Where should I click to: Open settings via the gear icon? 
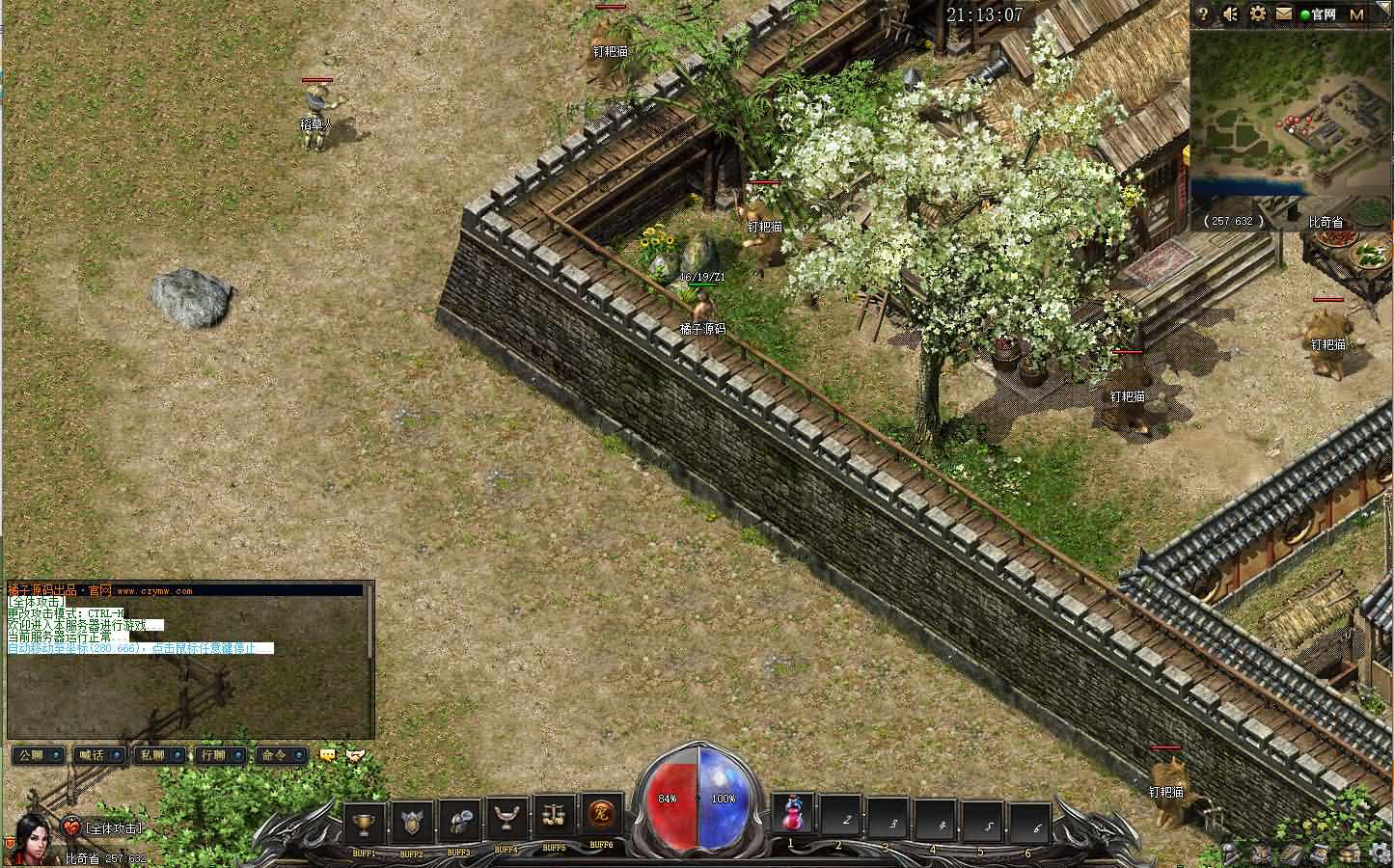tap(1258, 14)
